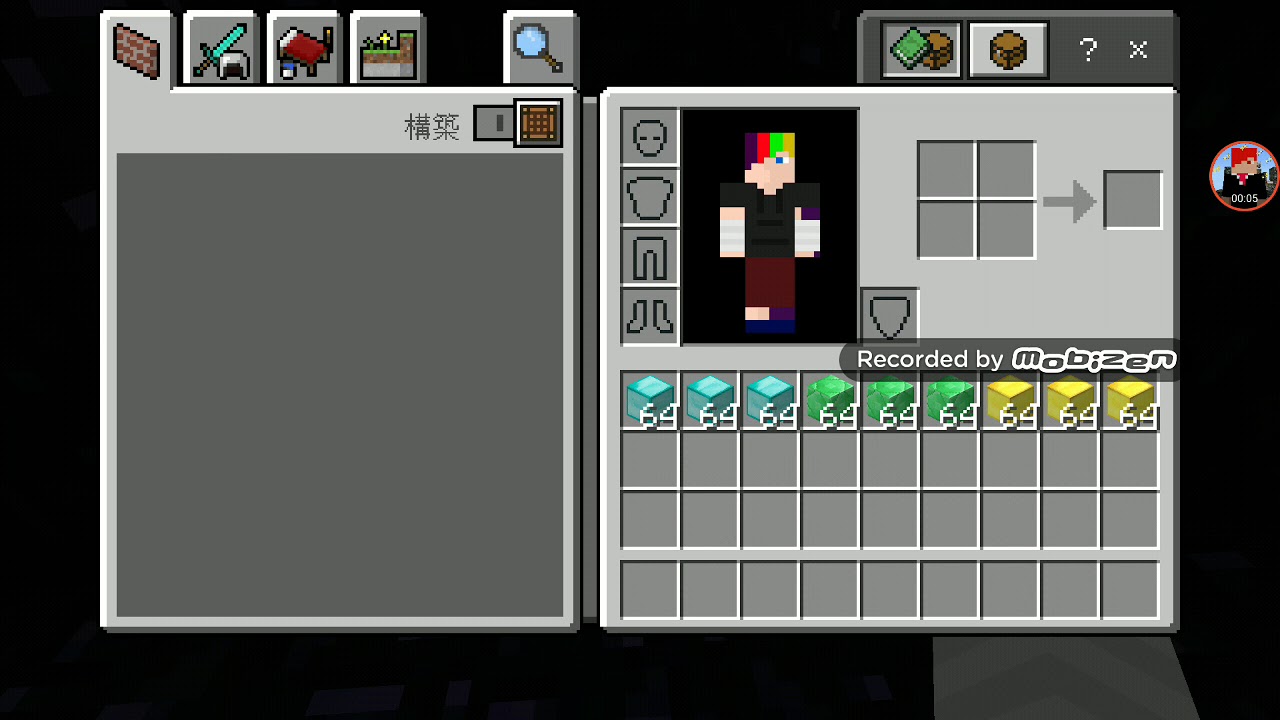Enable the all-recipes crafting table filter
Screen dimensions: 1280x720
click(1007, 49)
